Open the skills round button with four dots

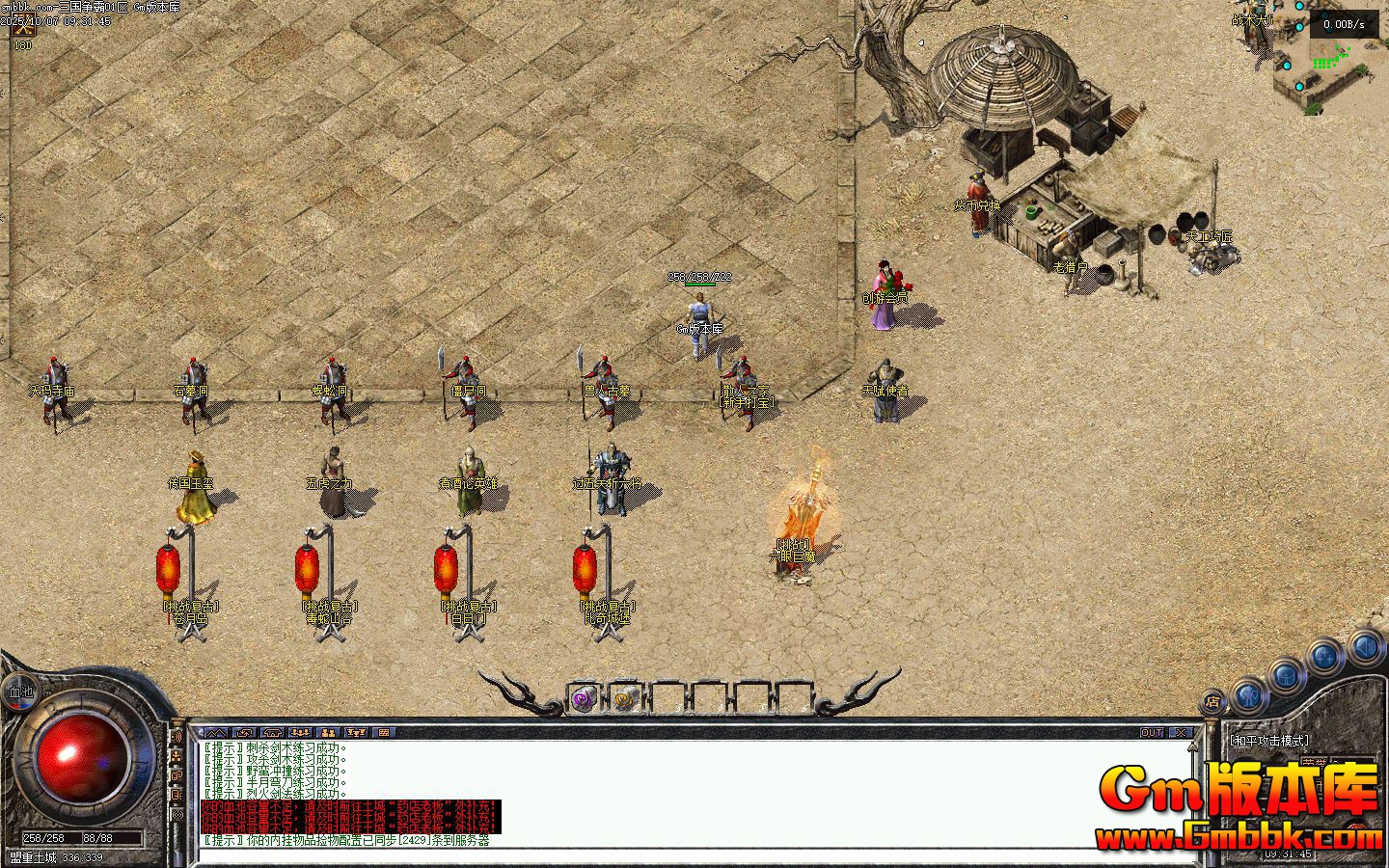pyautogui.click(x=1326, y=658)
